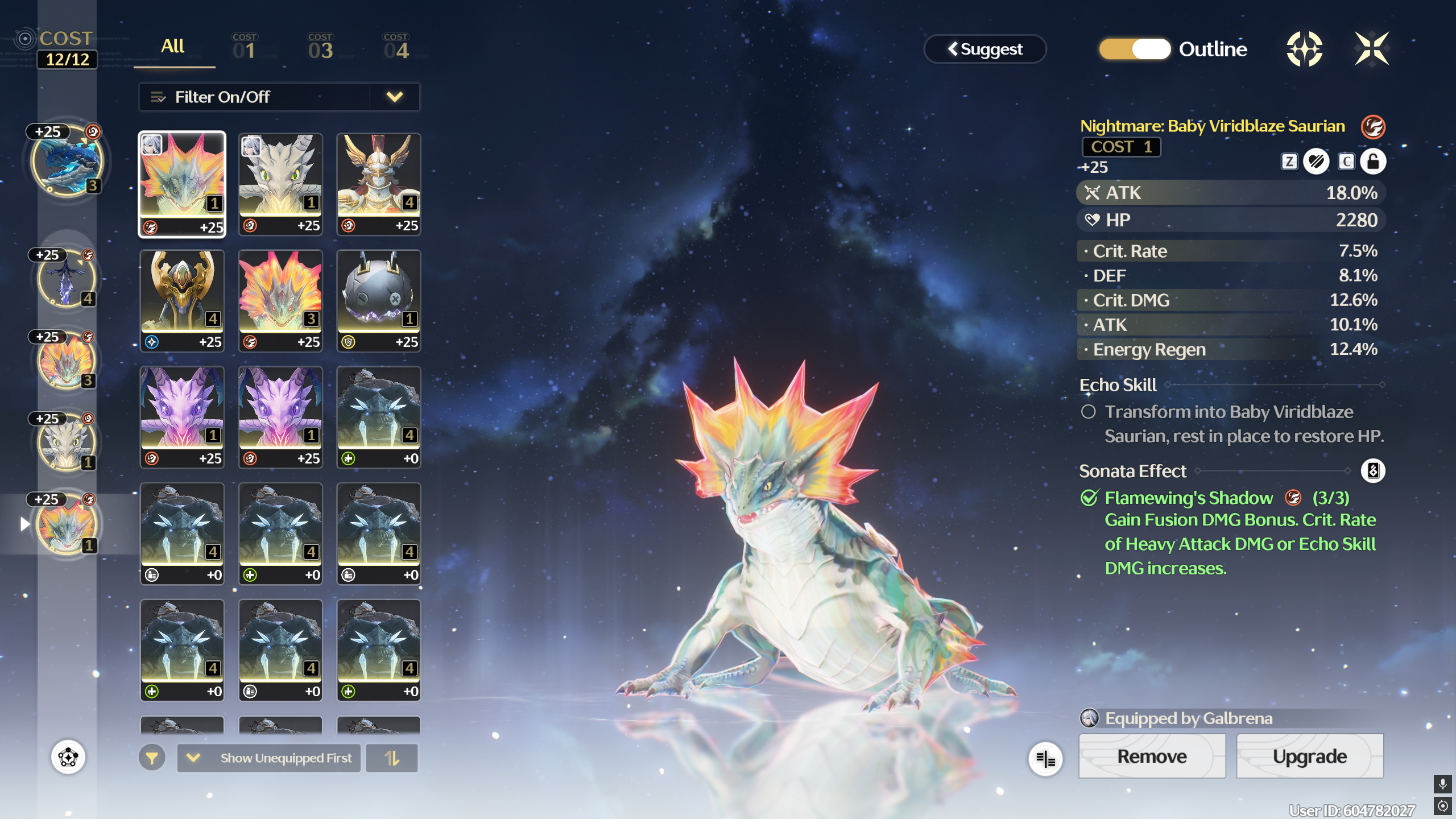Close the echo screen with the X

[1372, 49]
